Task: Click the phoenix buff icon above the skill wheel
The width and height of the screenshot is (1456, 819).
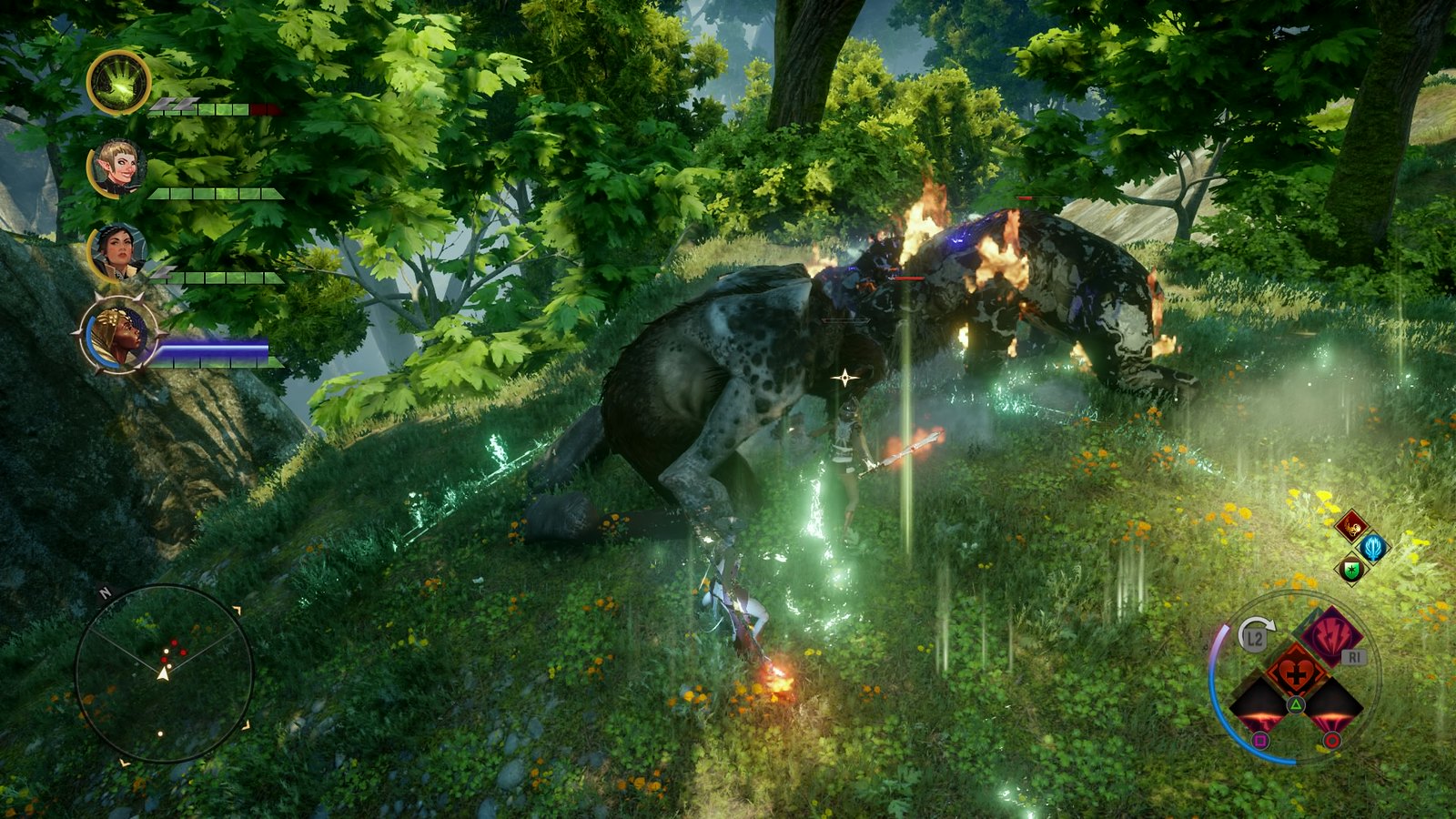Action: click(x=1351, y=526)
